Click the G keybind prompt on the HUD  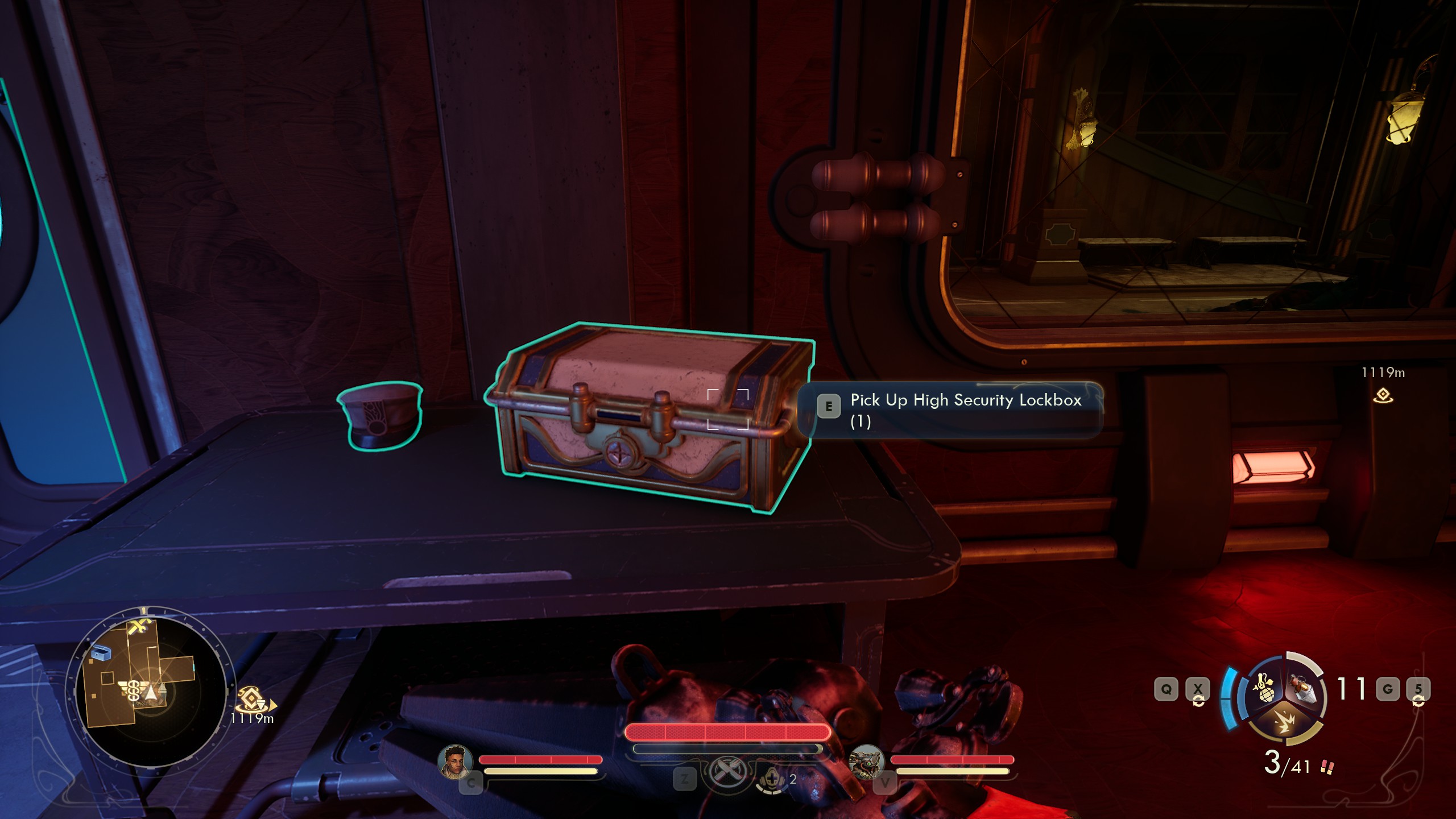[x=1388, y=688]
